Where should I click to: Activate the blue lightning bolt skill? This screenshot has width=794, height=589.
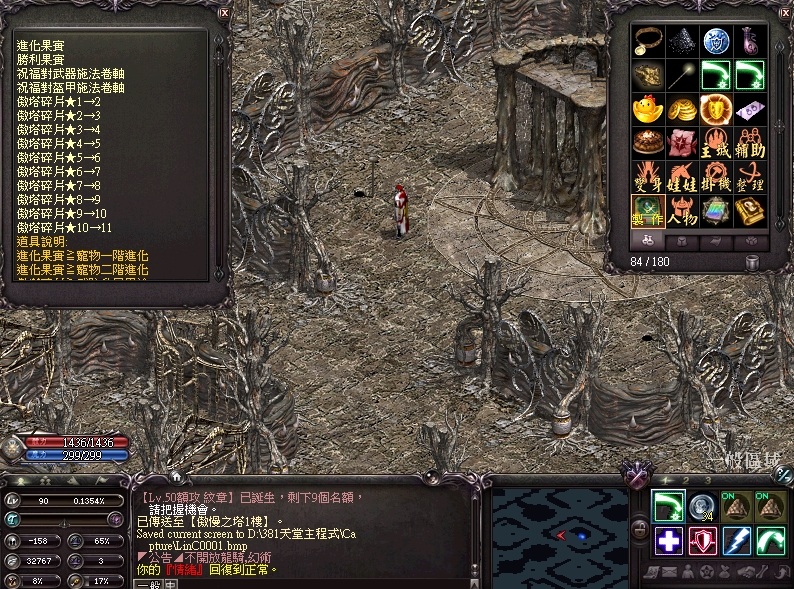[738, 540]
